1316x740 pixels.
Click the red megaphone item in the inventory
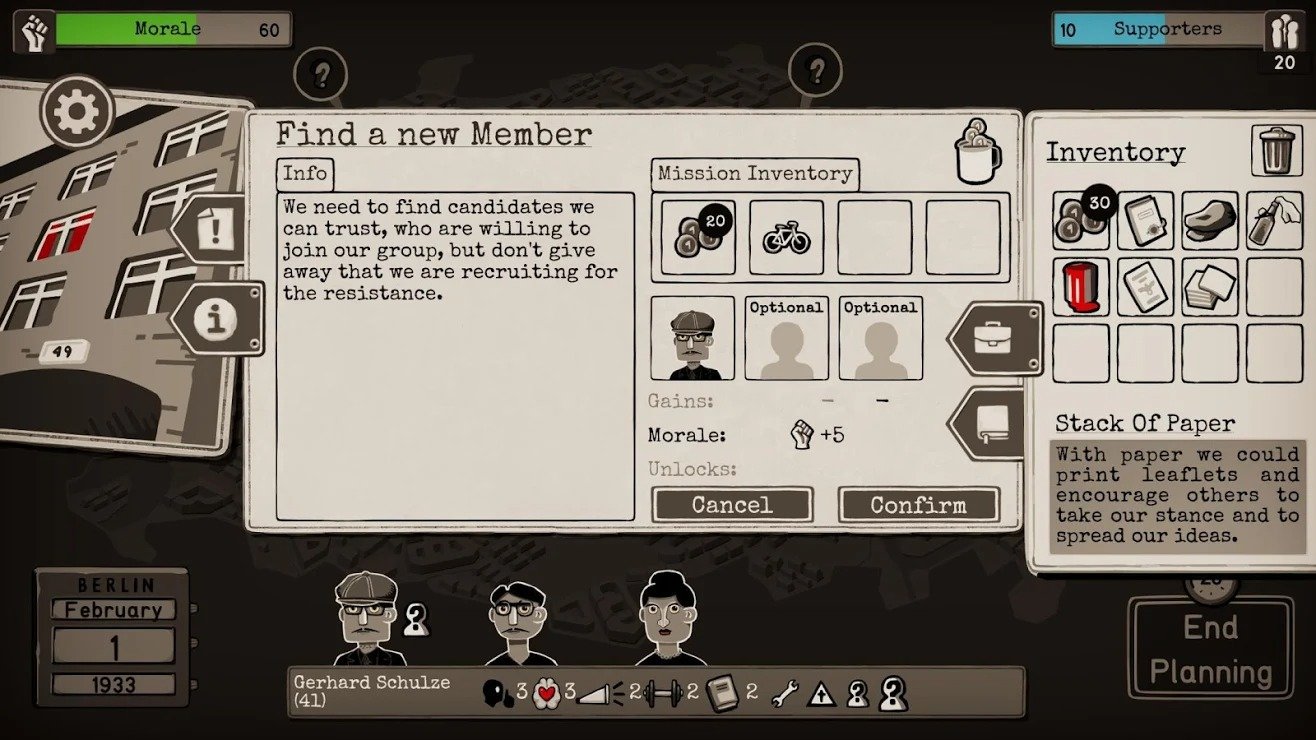1080,288
